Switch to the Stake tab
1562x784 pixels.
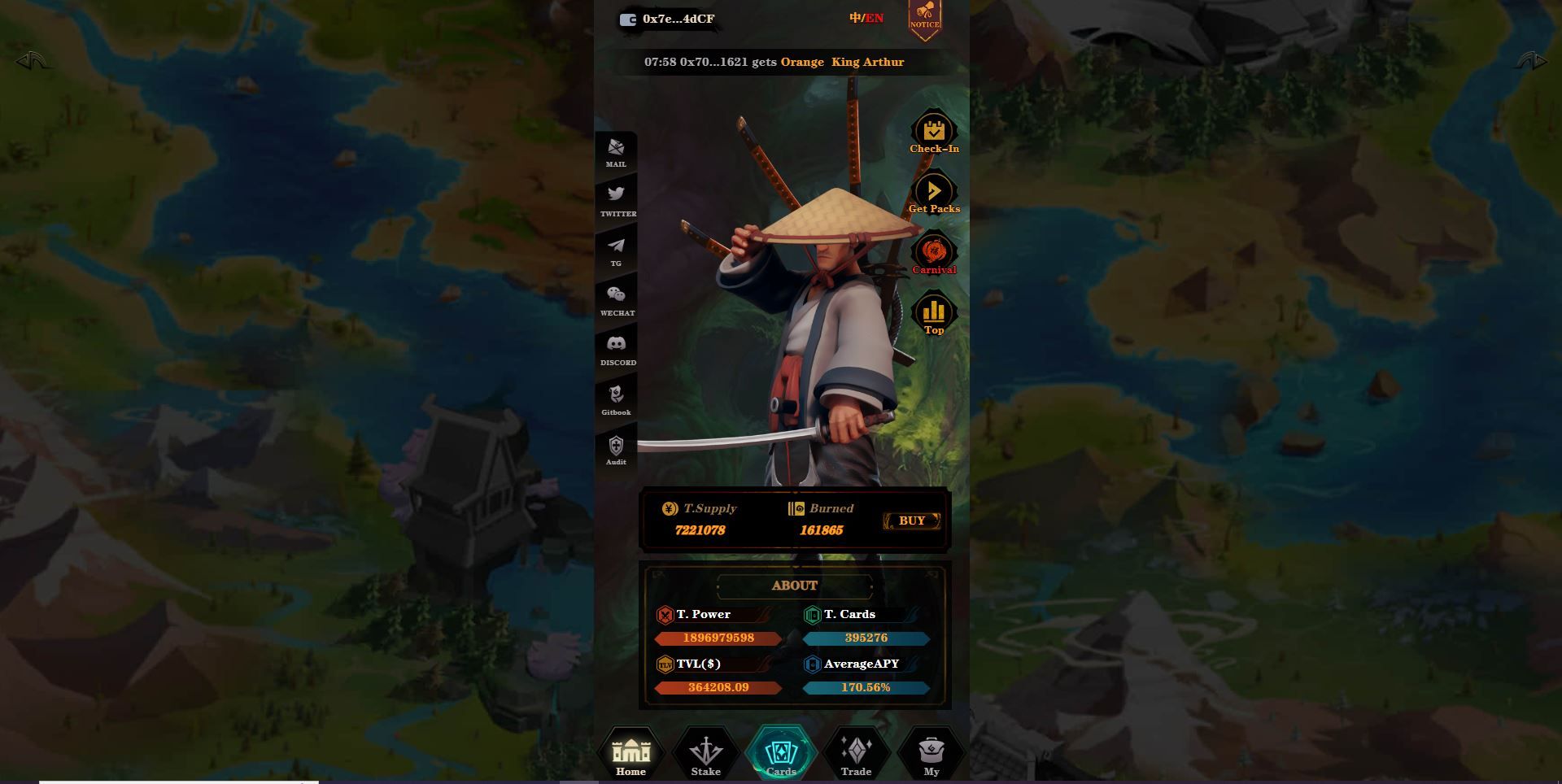coord(705,753)
